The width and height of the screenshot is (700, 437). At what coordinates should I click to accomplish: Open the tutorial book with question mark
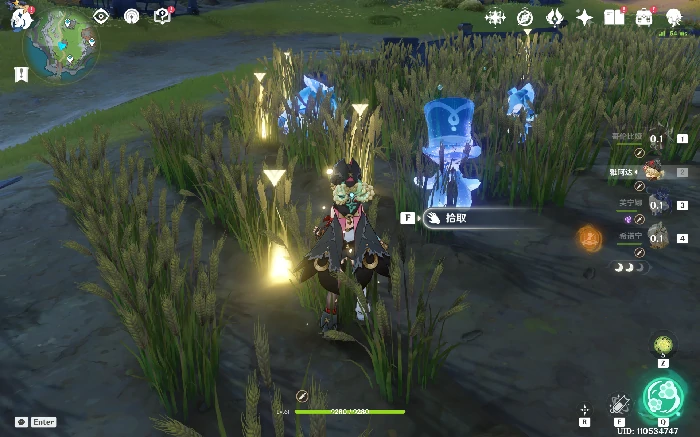click(x=163, y=16)
